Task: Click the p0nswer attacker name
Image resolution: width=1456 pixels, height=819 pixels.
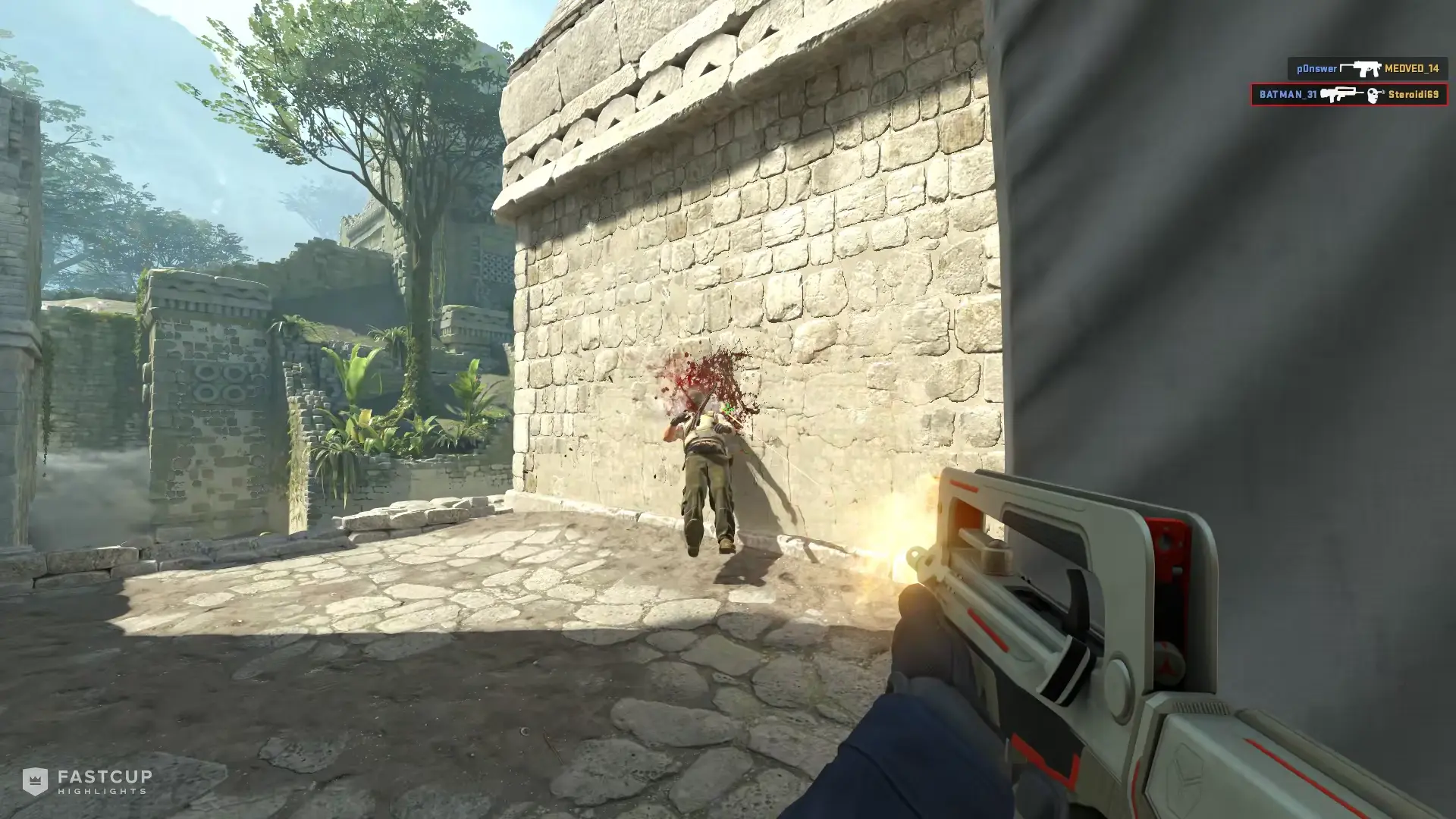Action: (x=1317, y=68)
